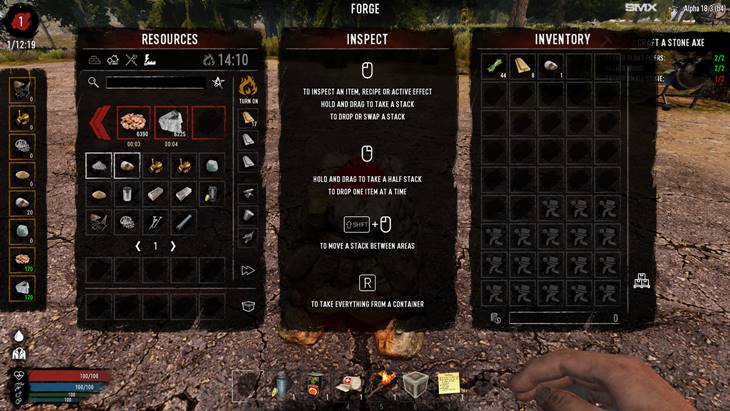The height and width of the screenshot is (411, 730).
Task: Click the sort inventory button
Action: tap(642, 283)
